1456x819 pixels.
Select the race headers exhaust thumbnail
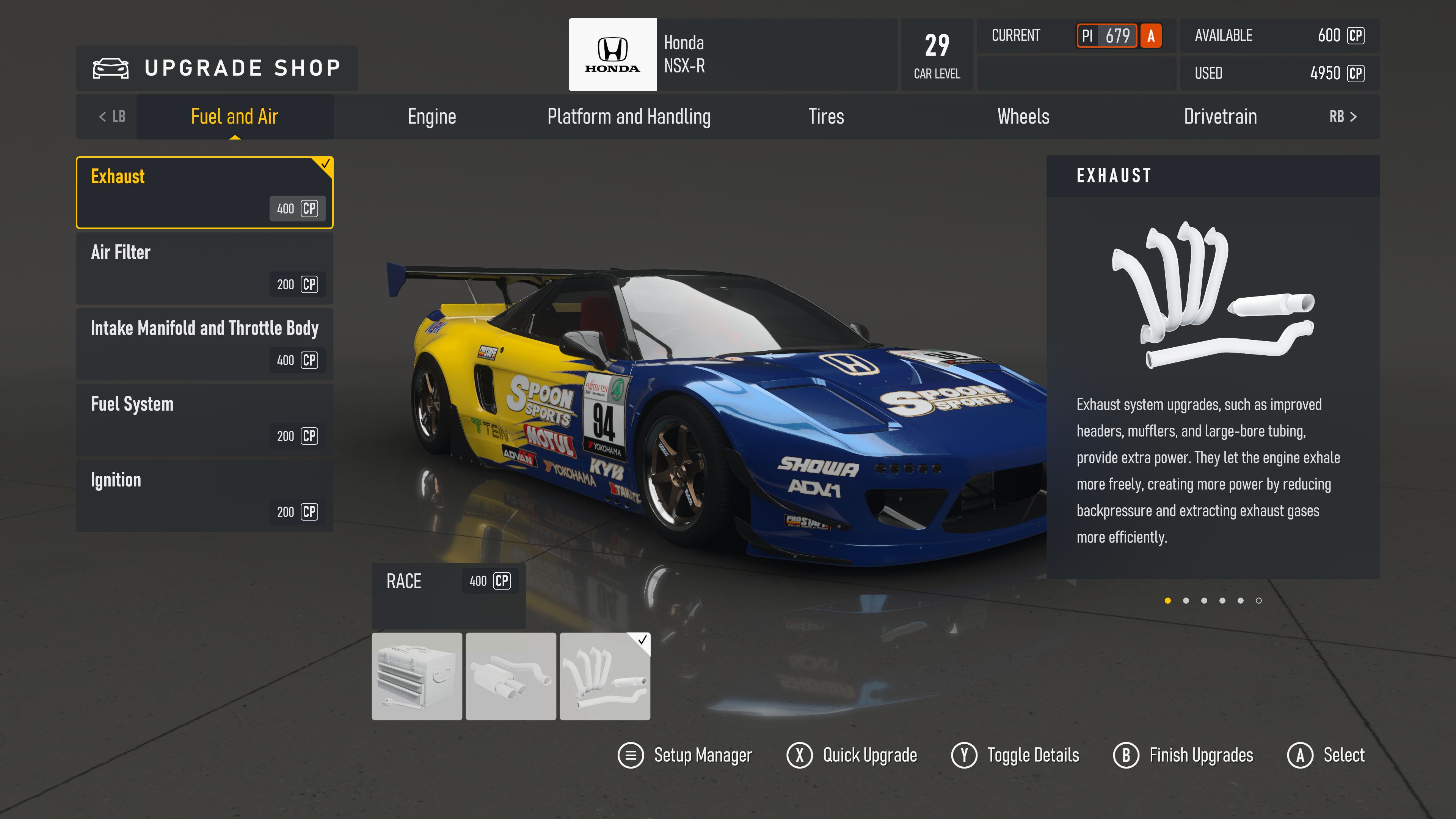coord(604,676)
